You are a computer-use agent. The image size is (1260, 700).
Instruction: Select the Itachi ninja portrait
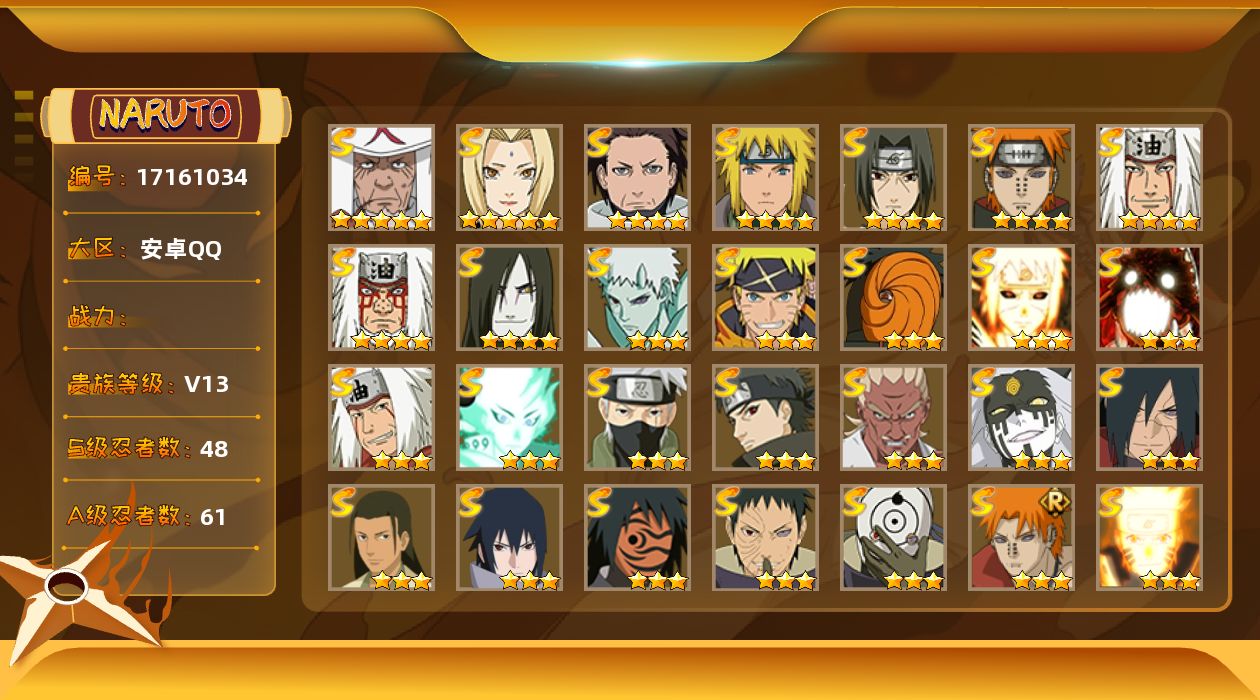pyautogui.click(x=893, y=178)
